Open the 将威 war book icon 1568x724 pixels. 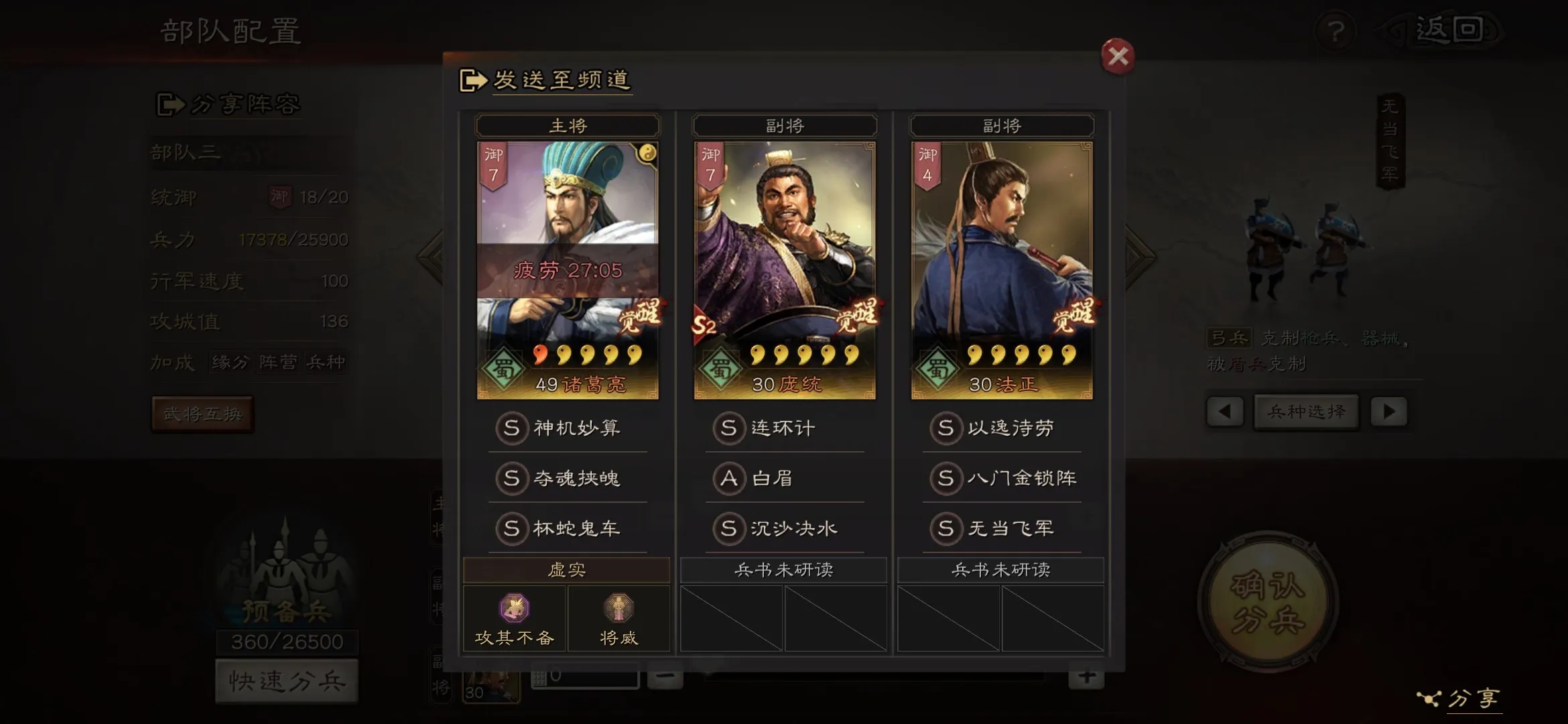pos(618,618)
